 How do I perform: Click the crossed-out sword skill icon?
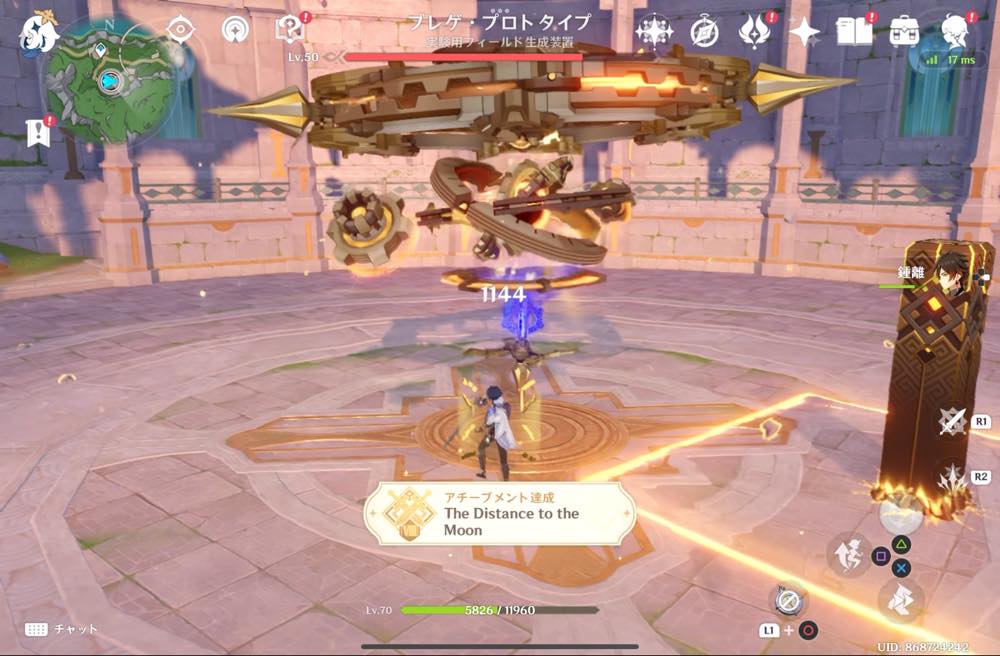click(x=952, y=421)
